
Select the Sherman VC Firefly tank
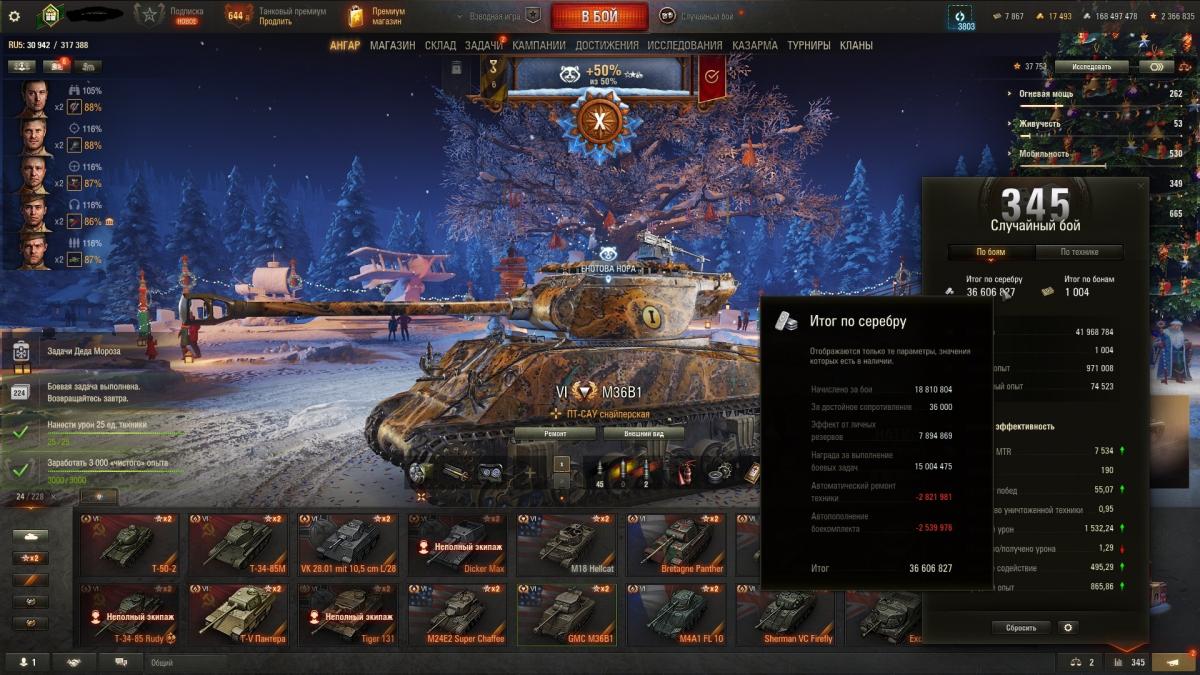(786, 615)
